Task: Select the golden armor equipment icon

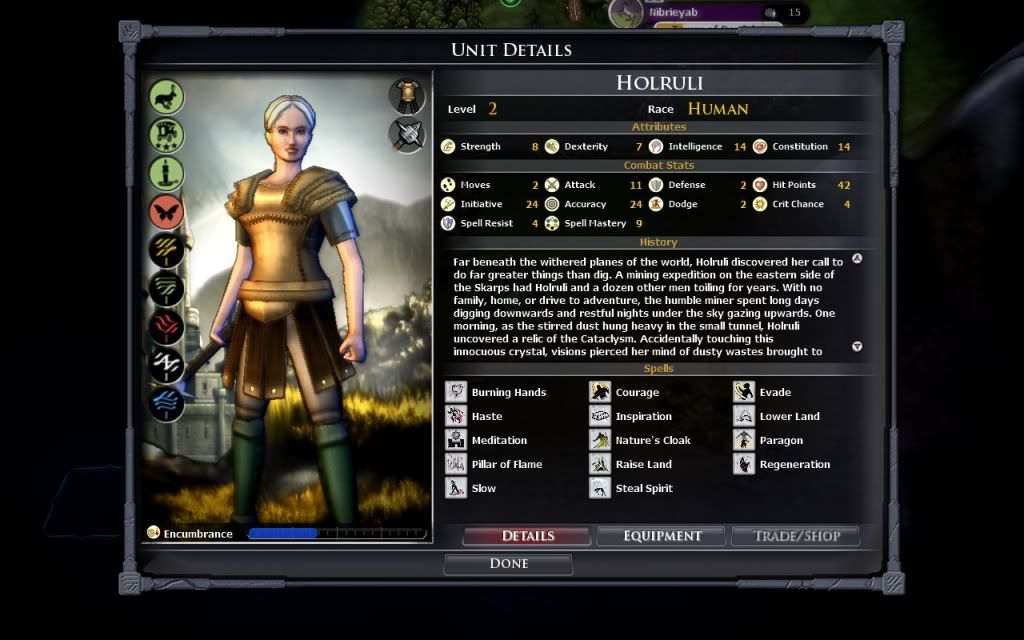Action: pyautogui.click(x=407, y=94)
